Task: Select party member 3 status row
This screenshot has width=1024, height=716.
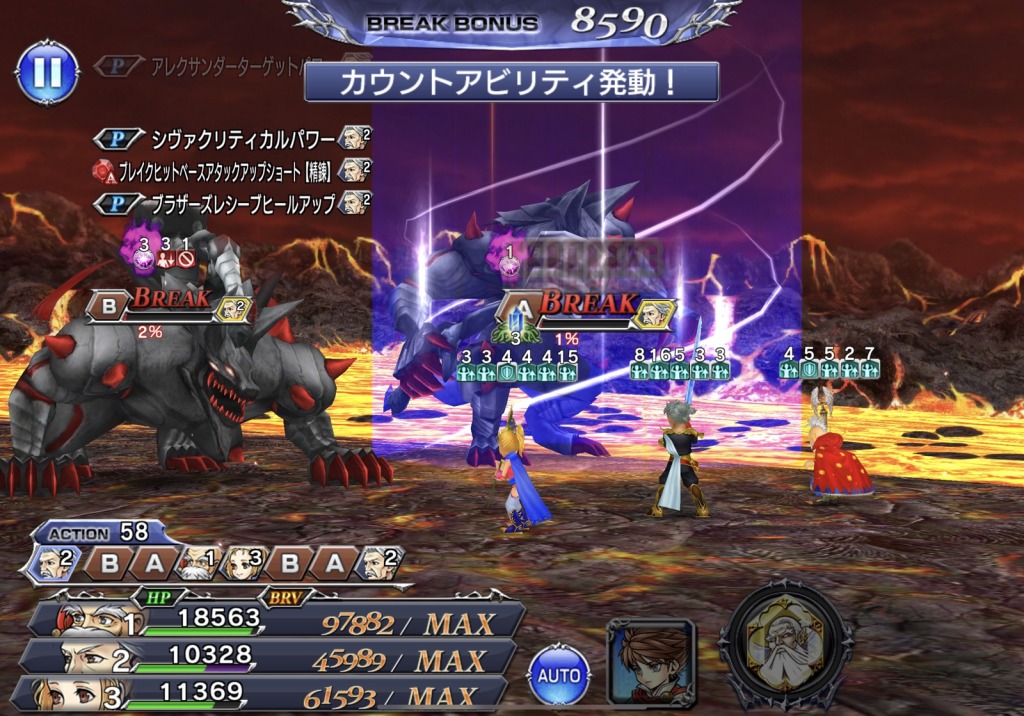Action: pos(268,692)
